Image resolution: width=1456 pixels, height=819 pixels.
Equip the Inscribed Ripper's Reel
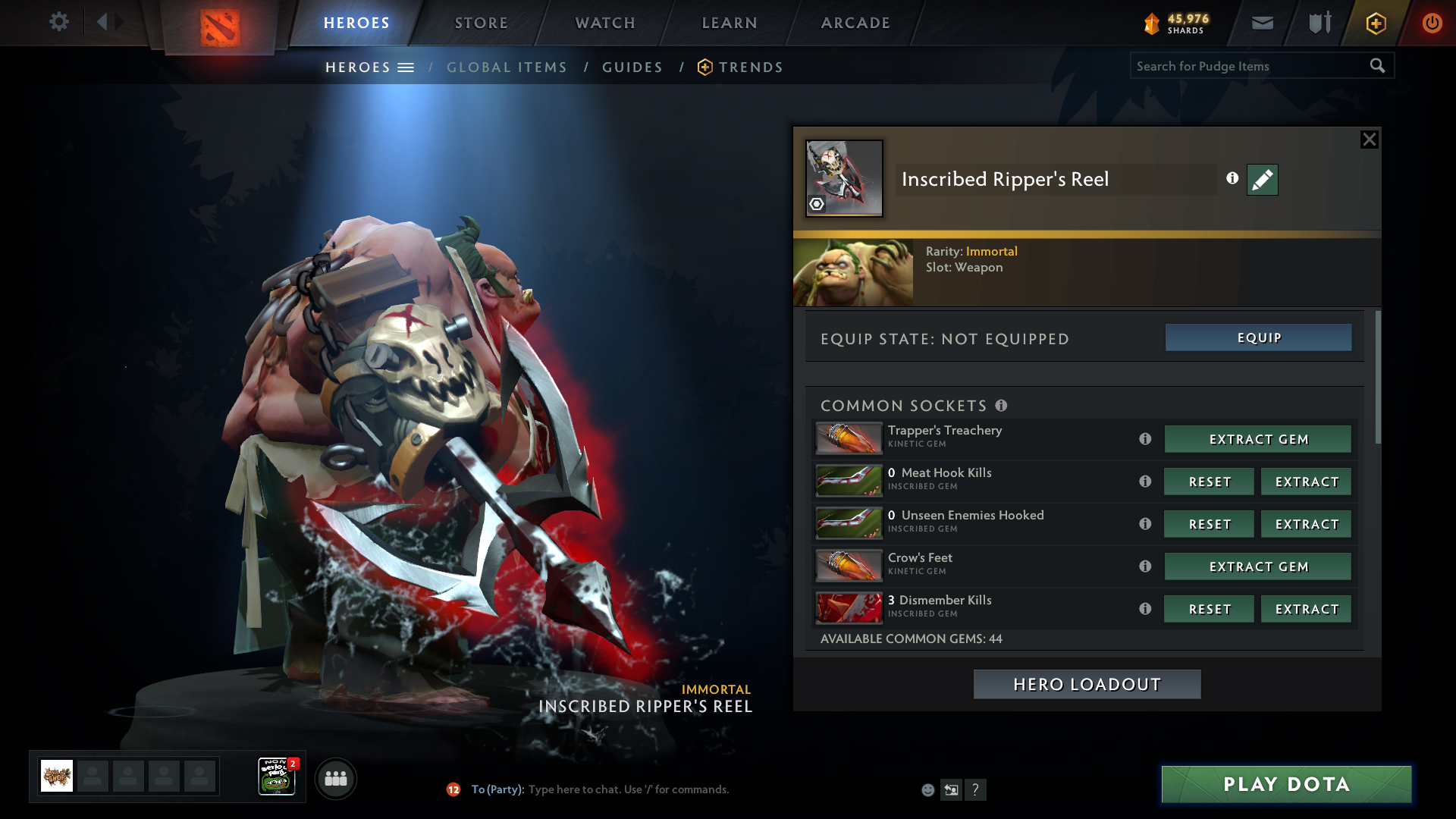(1258, 337)
